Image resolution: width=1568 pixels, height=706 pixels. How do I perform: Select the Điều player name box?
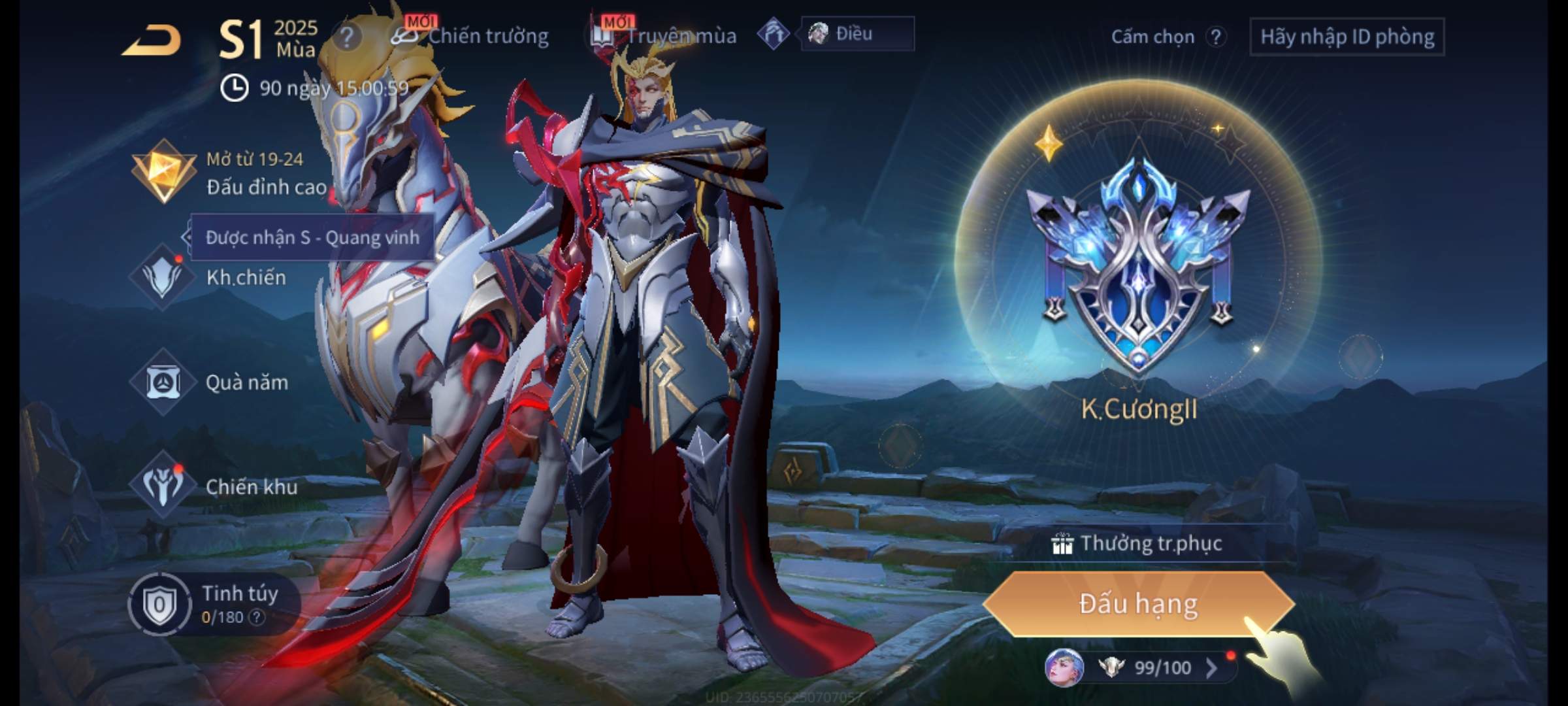(x=857, y=34)
